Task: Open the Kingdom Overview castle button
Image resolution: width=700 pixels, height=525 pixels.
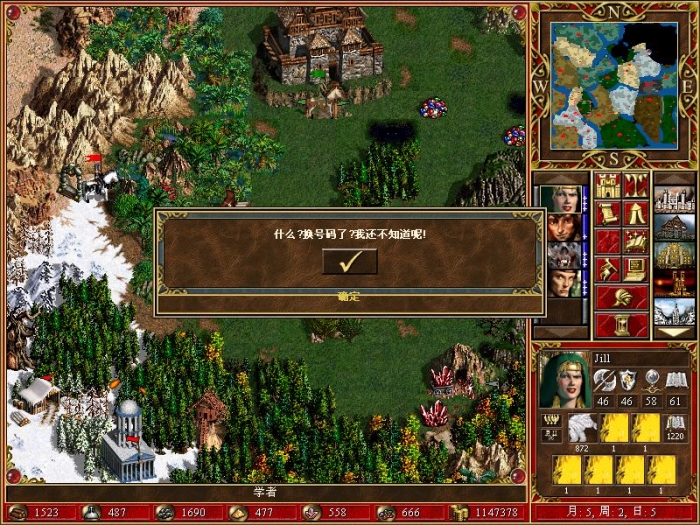Action: pos(608,185)
